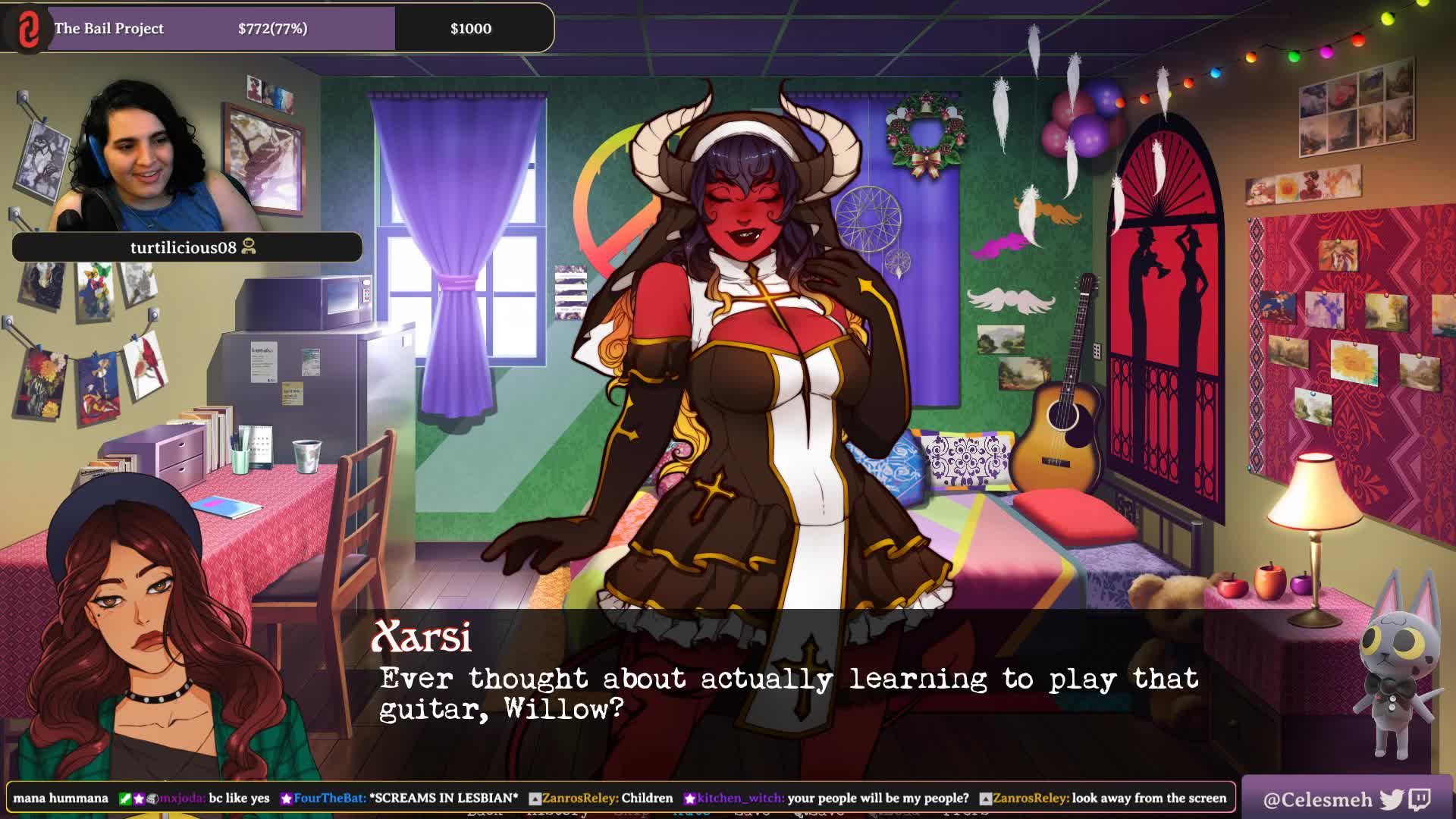1456x819 pixels.
Task: Click the @Celesmeh social handle
Action: pyautogui.click(x=1317, y=799)
